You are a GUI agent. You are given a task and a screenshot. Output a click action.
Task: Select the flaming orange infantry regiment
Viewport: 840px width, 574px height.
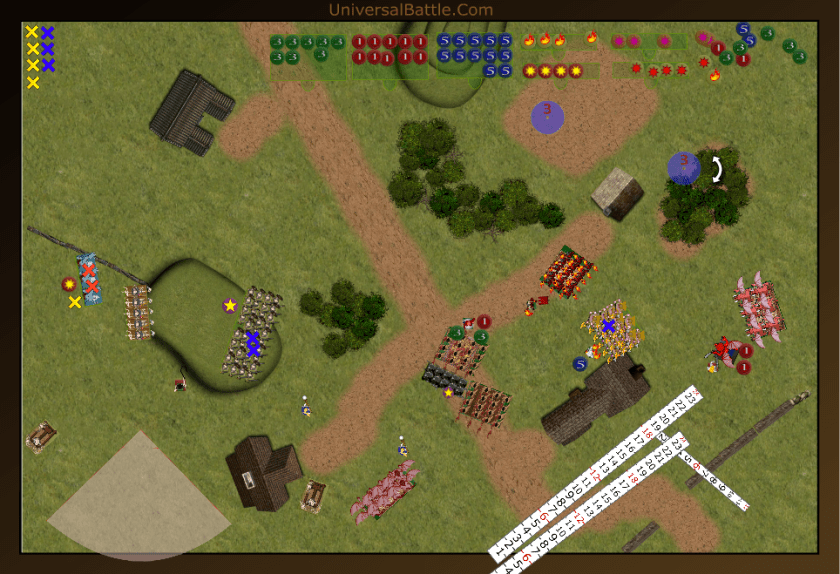pyautogui.click(x=569, y=271)
